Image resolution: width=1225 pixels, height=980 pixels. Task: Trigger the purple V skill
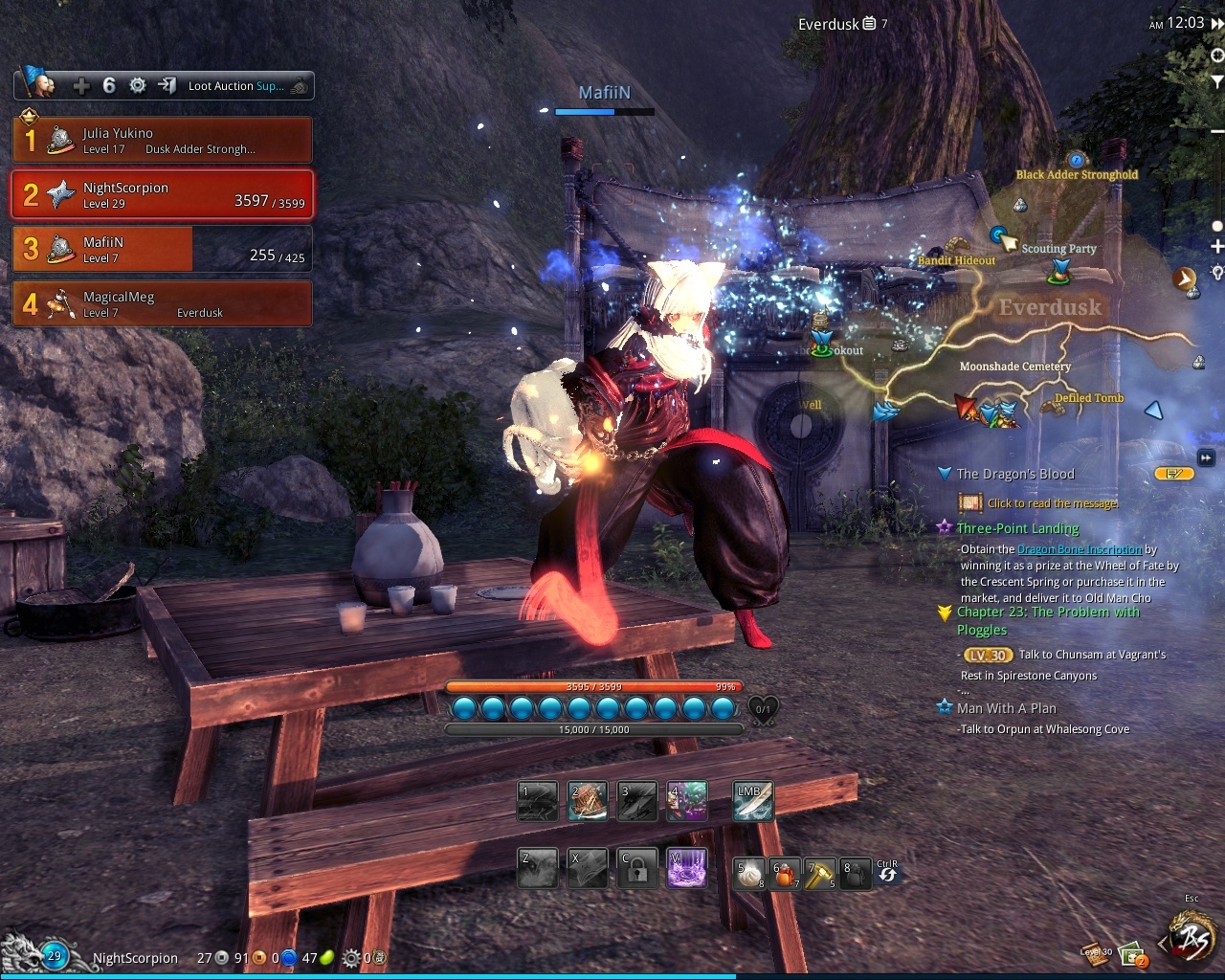coord(686,868)
